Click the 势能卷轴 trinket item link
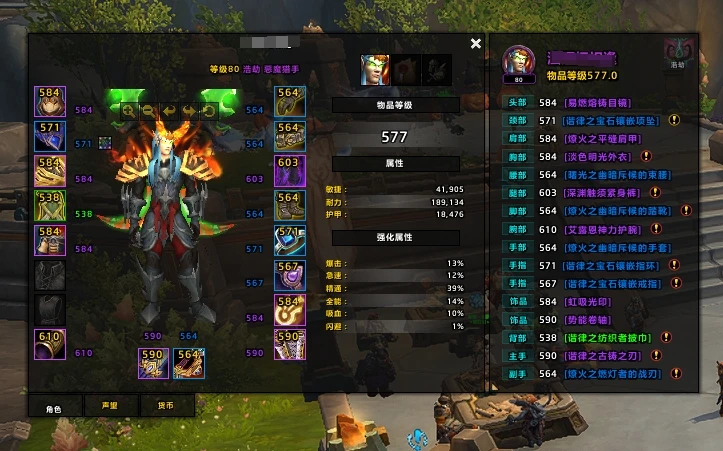 pos(590,319)
